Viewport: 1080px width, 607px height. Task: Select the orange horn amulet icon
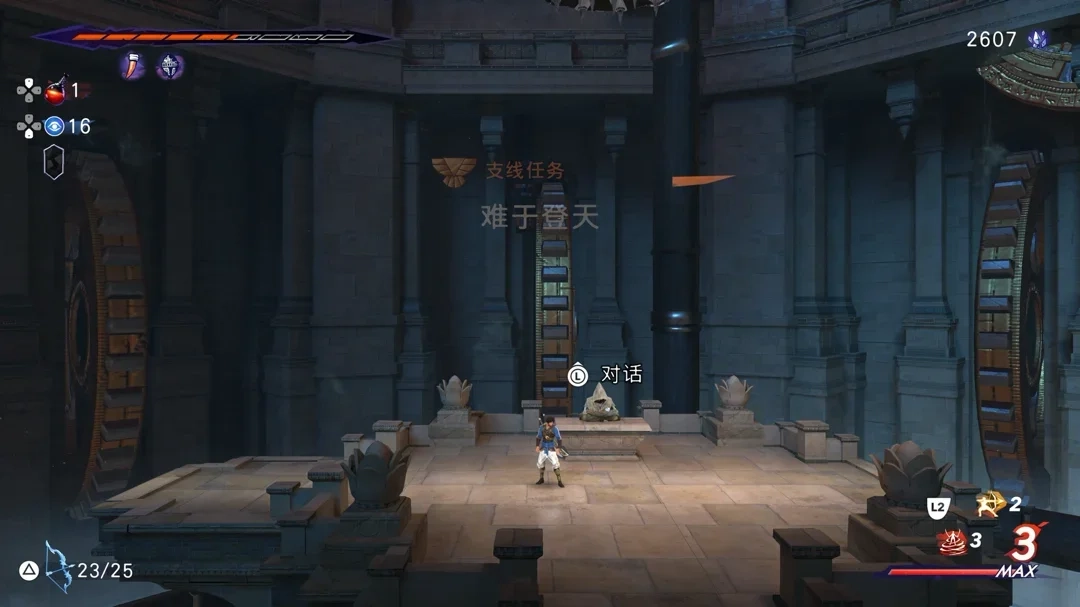coord(134,66)
